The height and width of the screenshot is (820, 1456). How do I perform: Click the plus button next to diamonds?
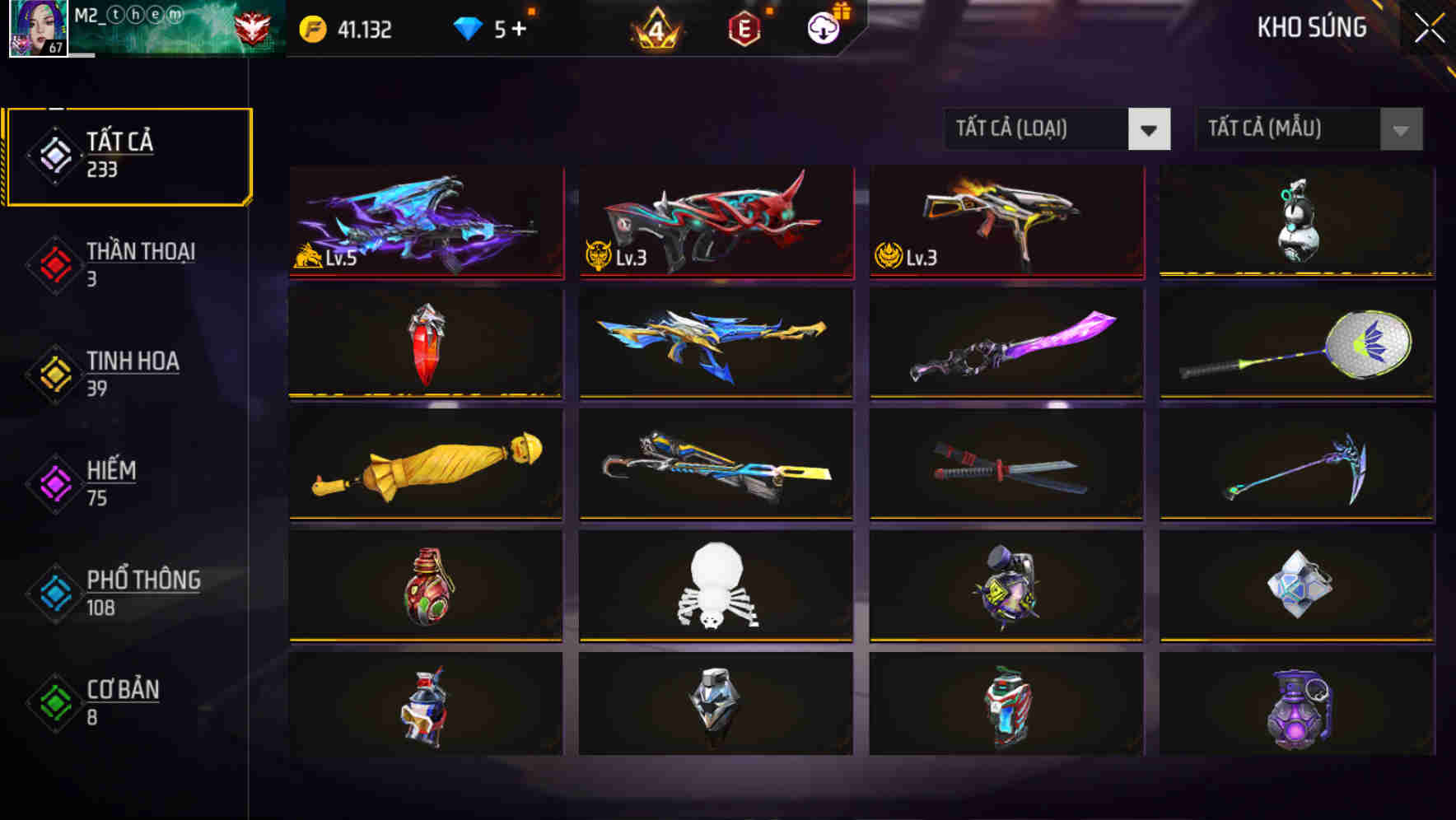coord(519,27)
